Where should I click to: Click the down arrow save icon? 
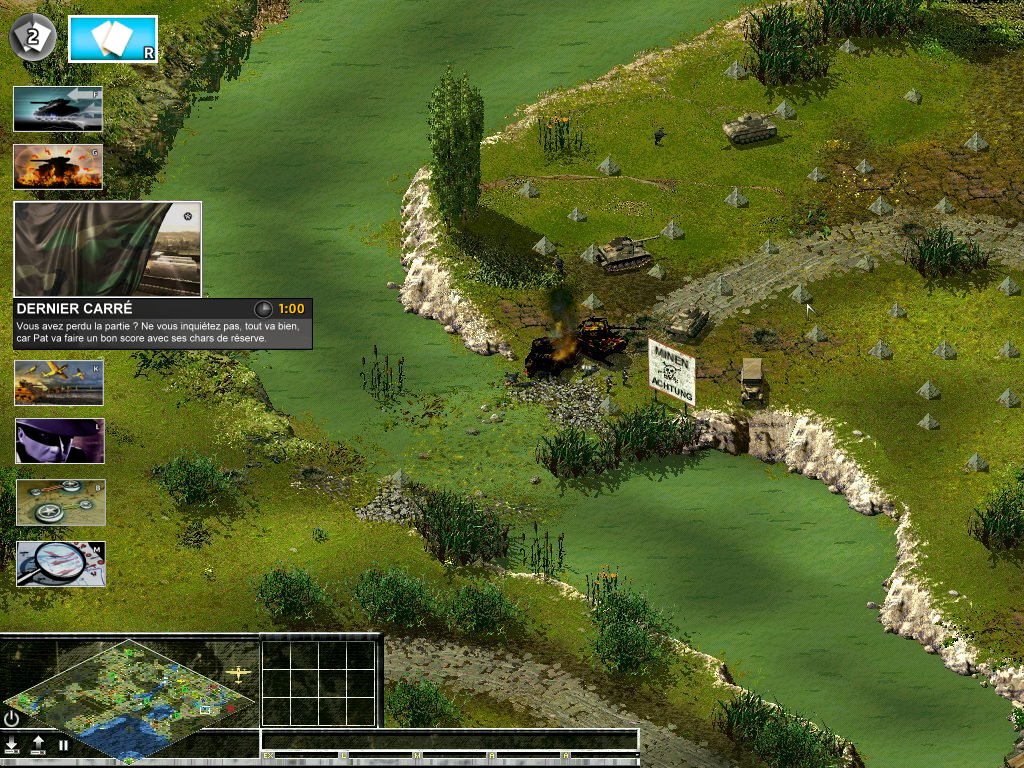[x=12, y=745]
